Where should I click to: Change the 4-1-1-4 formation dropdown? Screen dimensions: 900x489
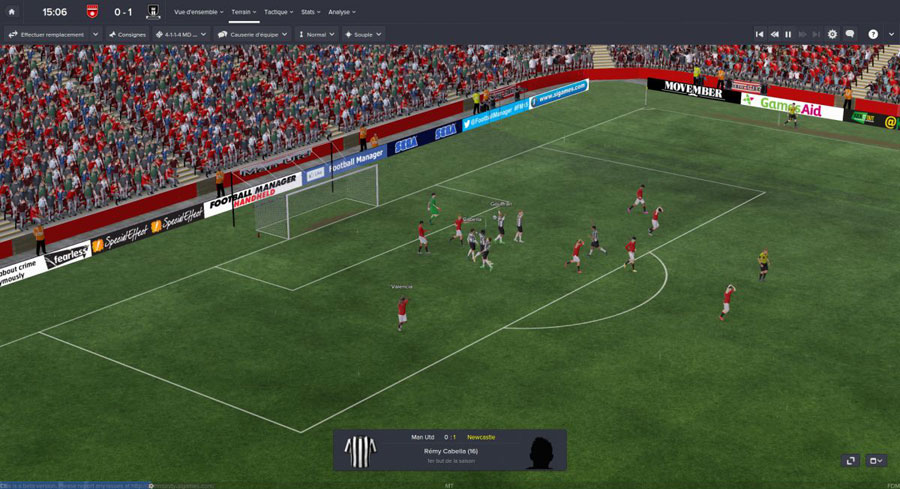181,34
